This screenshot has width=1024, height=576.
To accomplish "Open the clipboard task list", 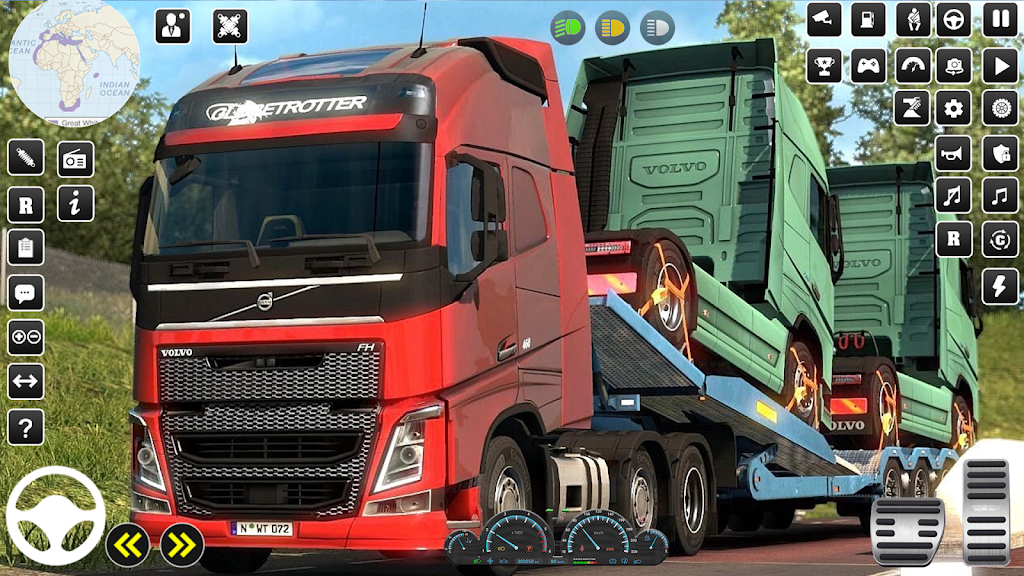I will tap(25, 247).
